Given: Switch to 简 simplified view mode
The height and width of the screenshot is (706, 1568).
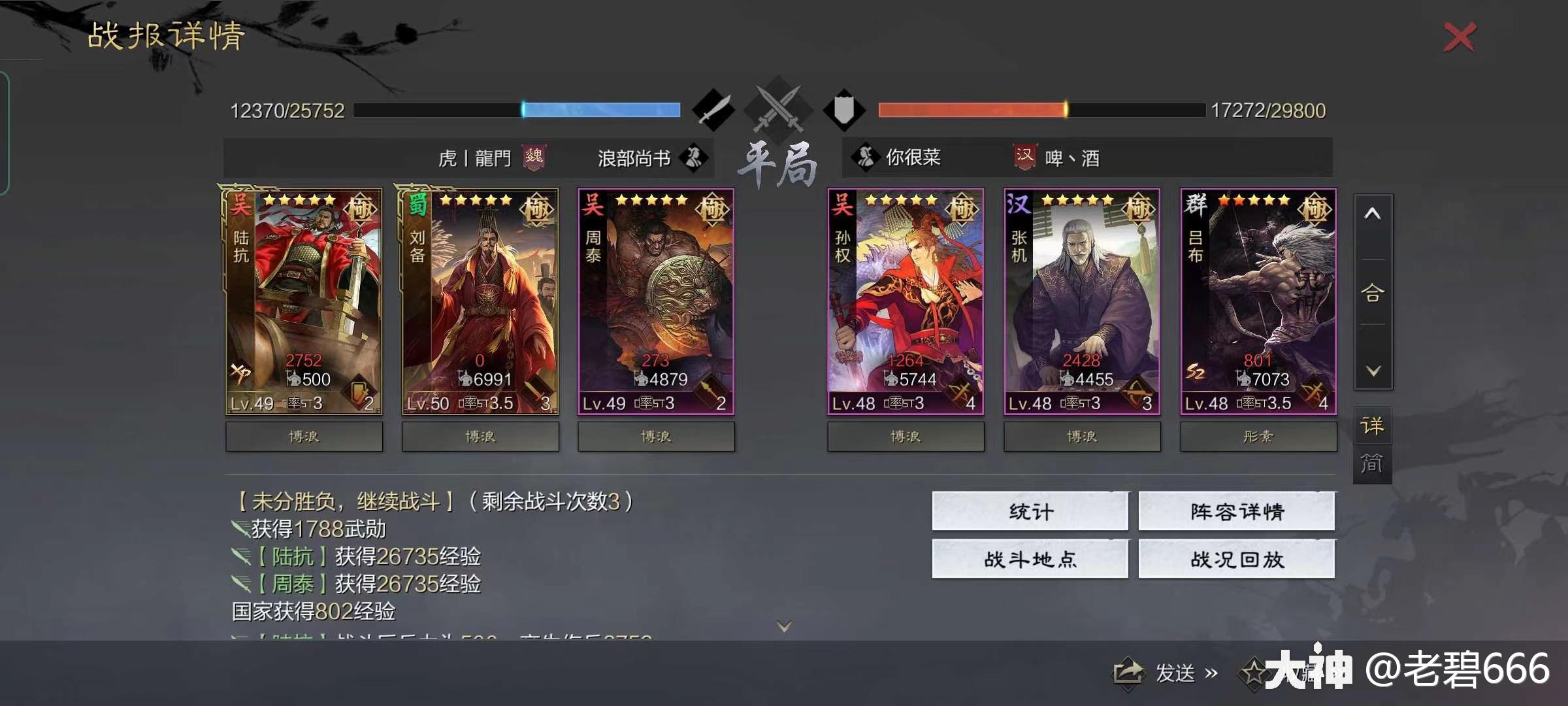Looking at the screenshot, I should pyautogui.click(x=1372, y=463).
